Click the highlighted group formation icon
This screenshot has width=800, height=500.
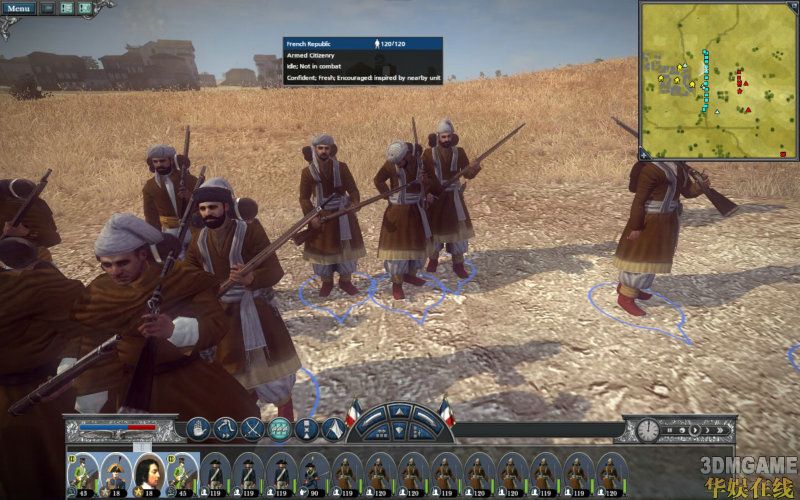coord(279,428)
